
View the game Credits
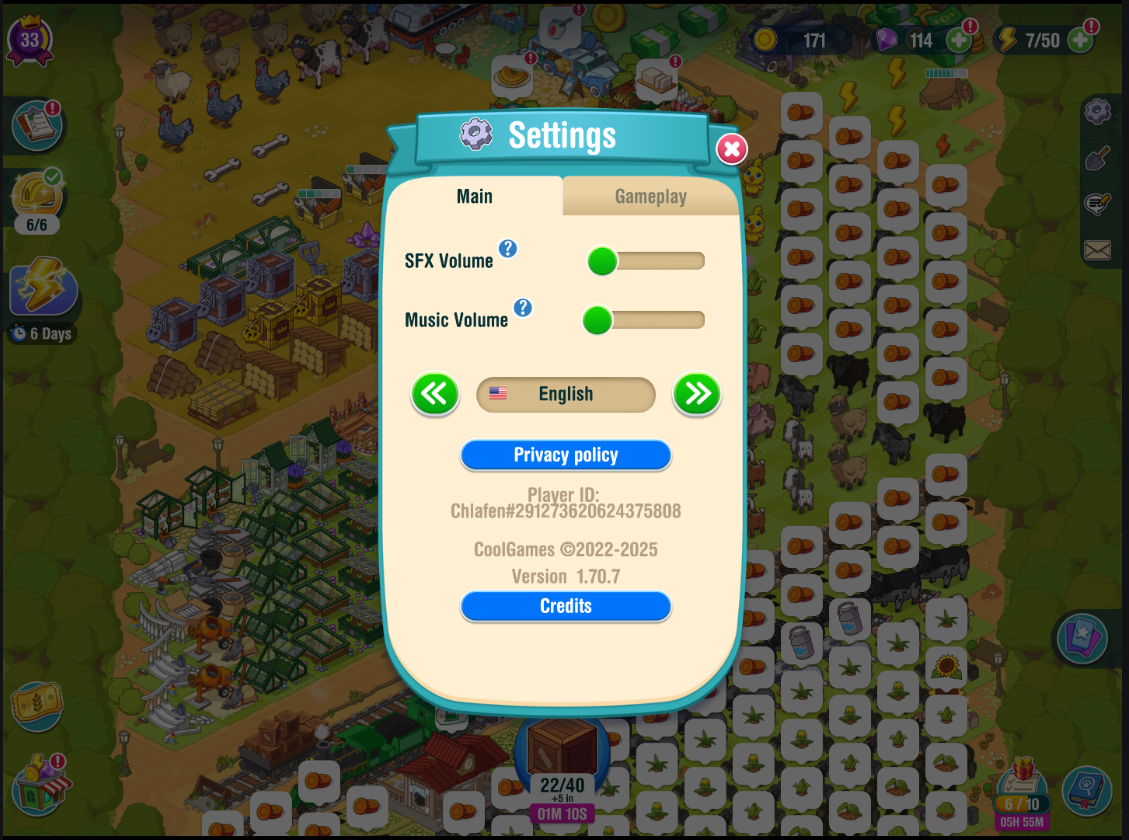coord(565,606)
